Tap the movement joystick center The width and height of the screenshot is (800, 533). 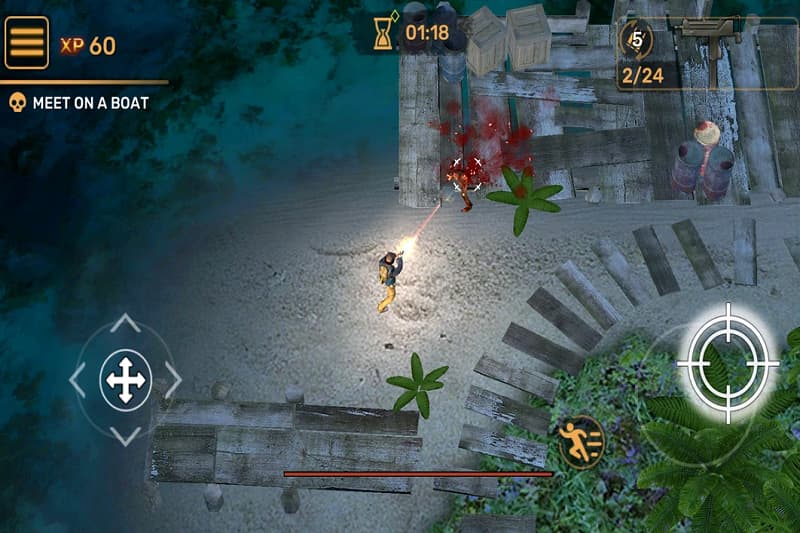(125, 380)
